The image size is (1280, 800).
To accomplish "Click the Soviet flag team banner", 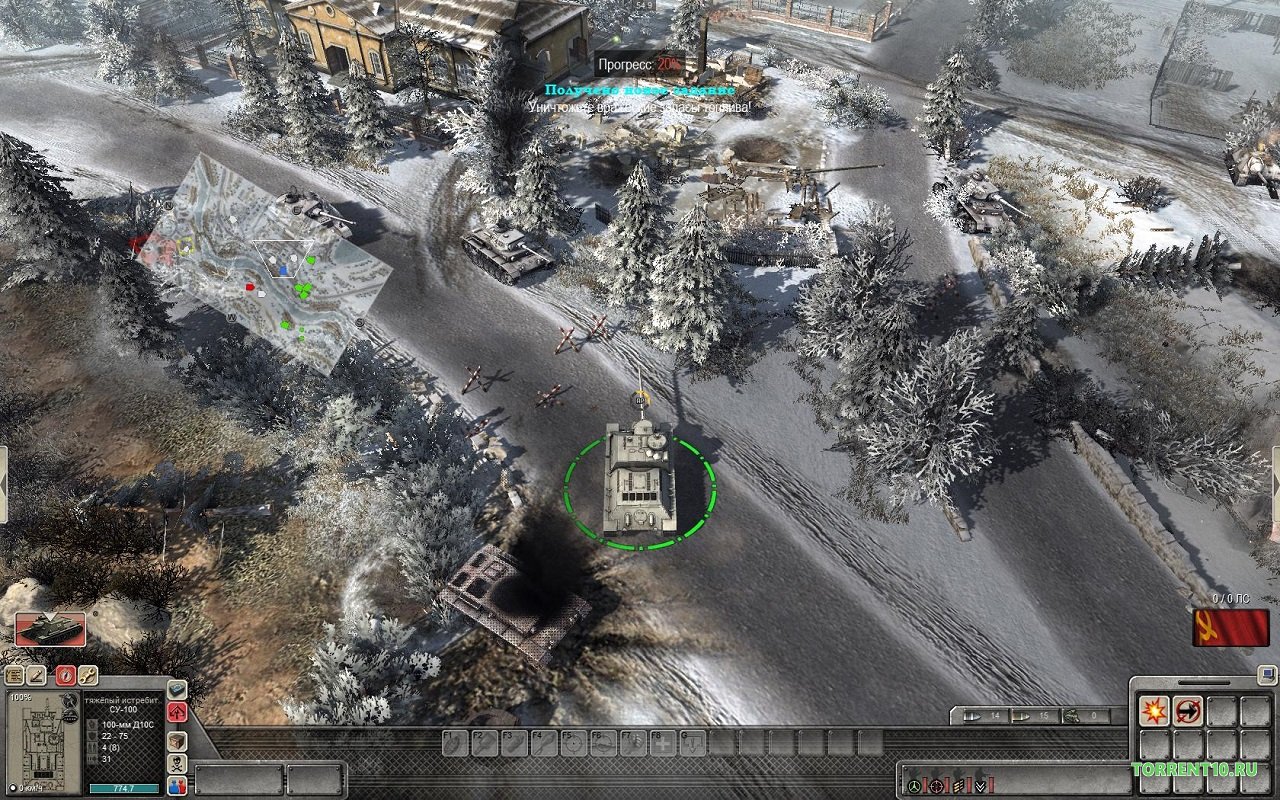I will click(x=1220, y=628).
